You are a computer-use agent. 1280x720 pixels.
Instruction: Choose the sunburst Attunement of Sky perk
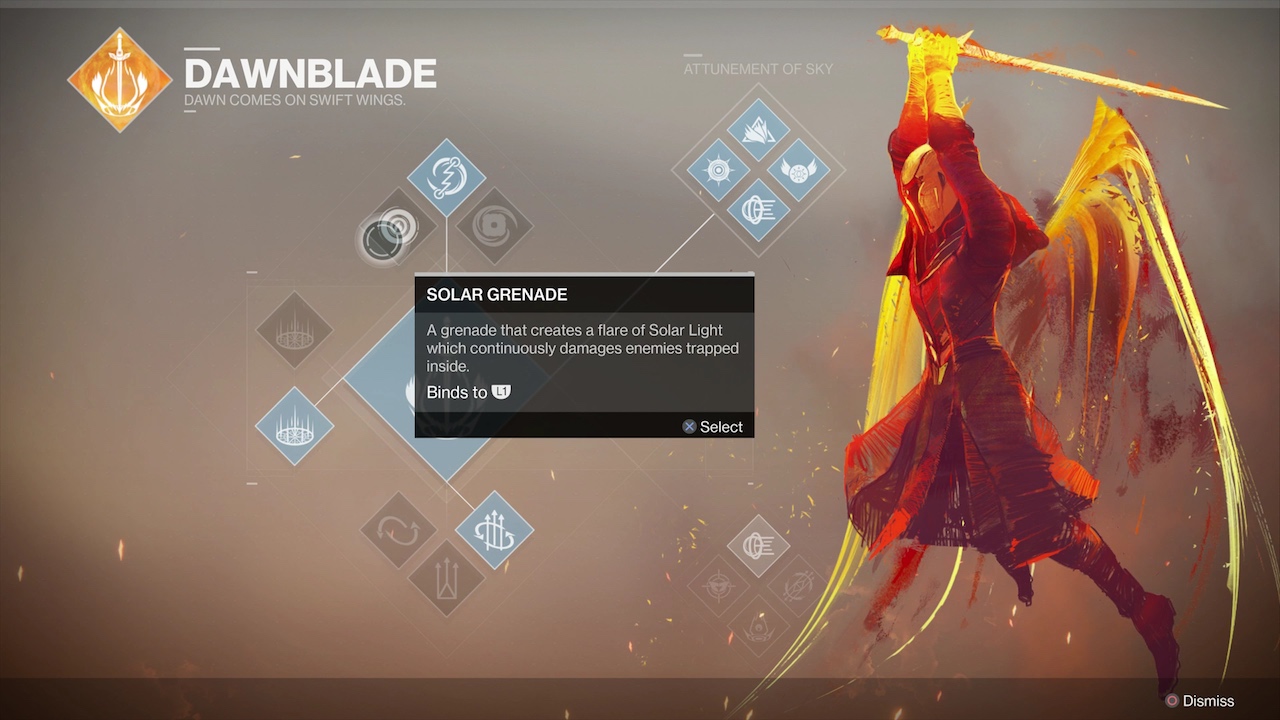pos(718,169)
